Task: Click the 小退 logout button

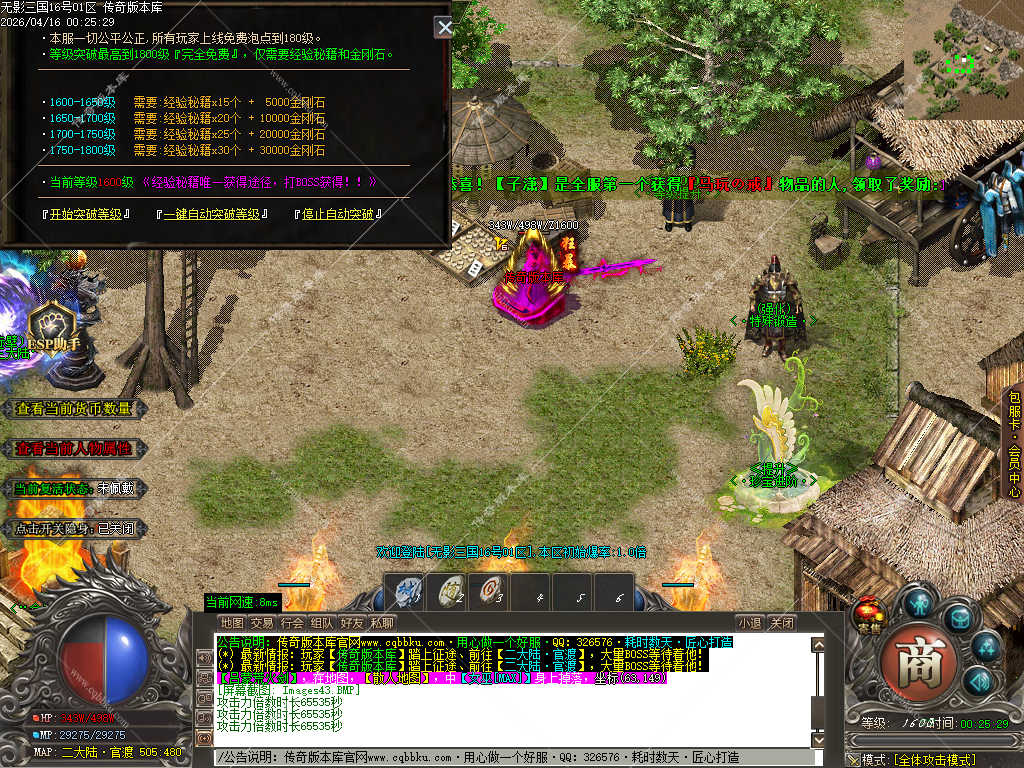Action: pyautogui.click(x=749, y=623)
